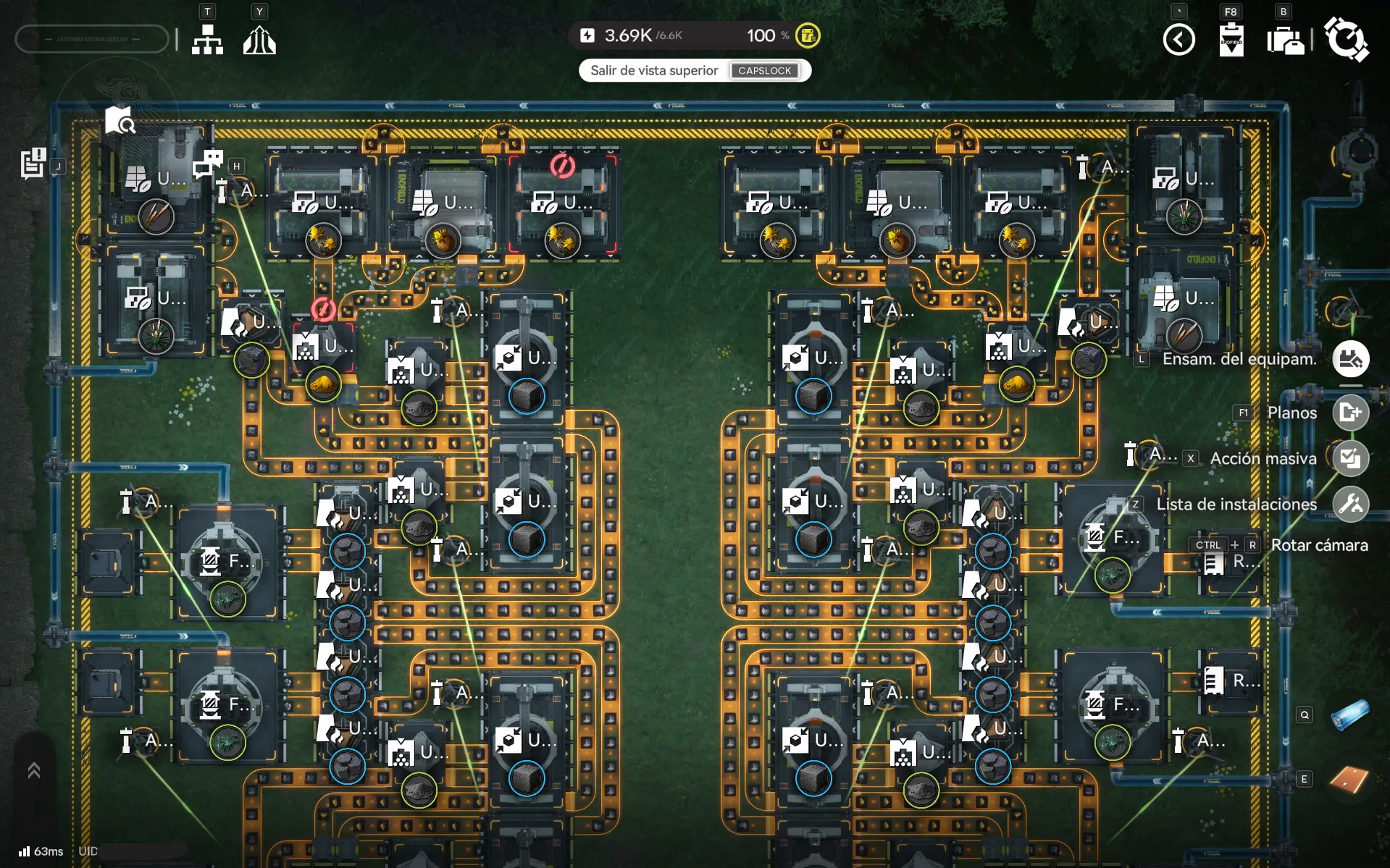Activate the Acción masiva button
Image resolution: width=1390 pixels, height=868 pixels.
(1350, 458)
